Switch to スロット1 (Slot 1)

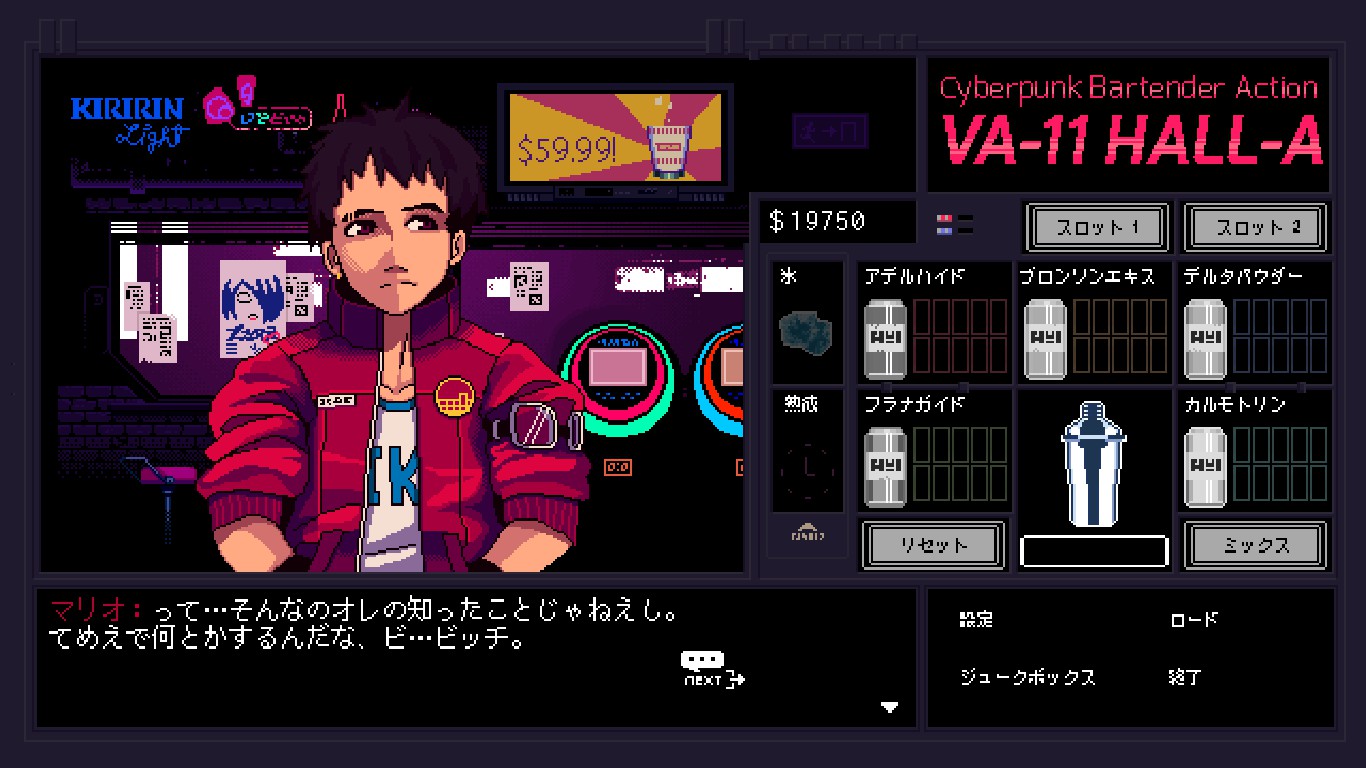(1096, 227)
